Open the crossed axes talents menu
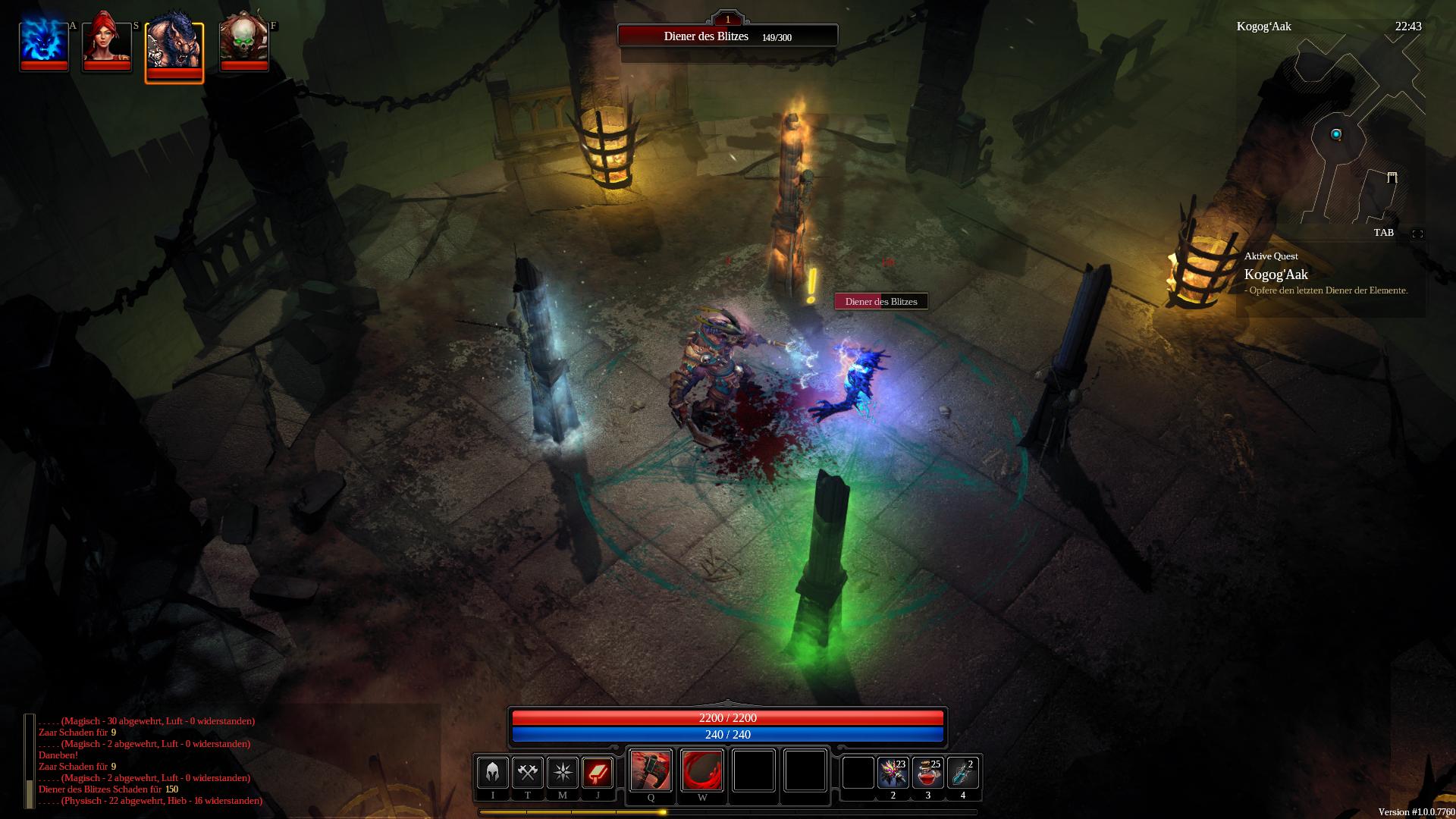 pos(527,773)
